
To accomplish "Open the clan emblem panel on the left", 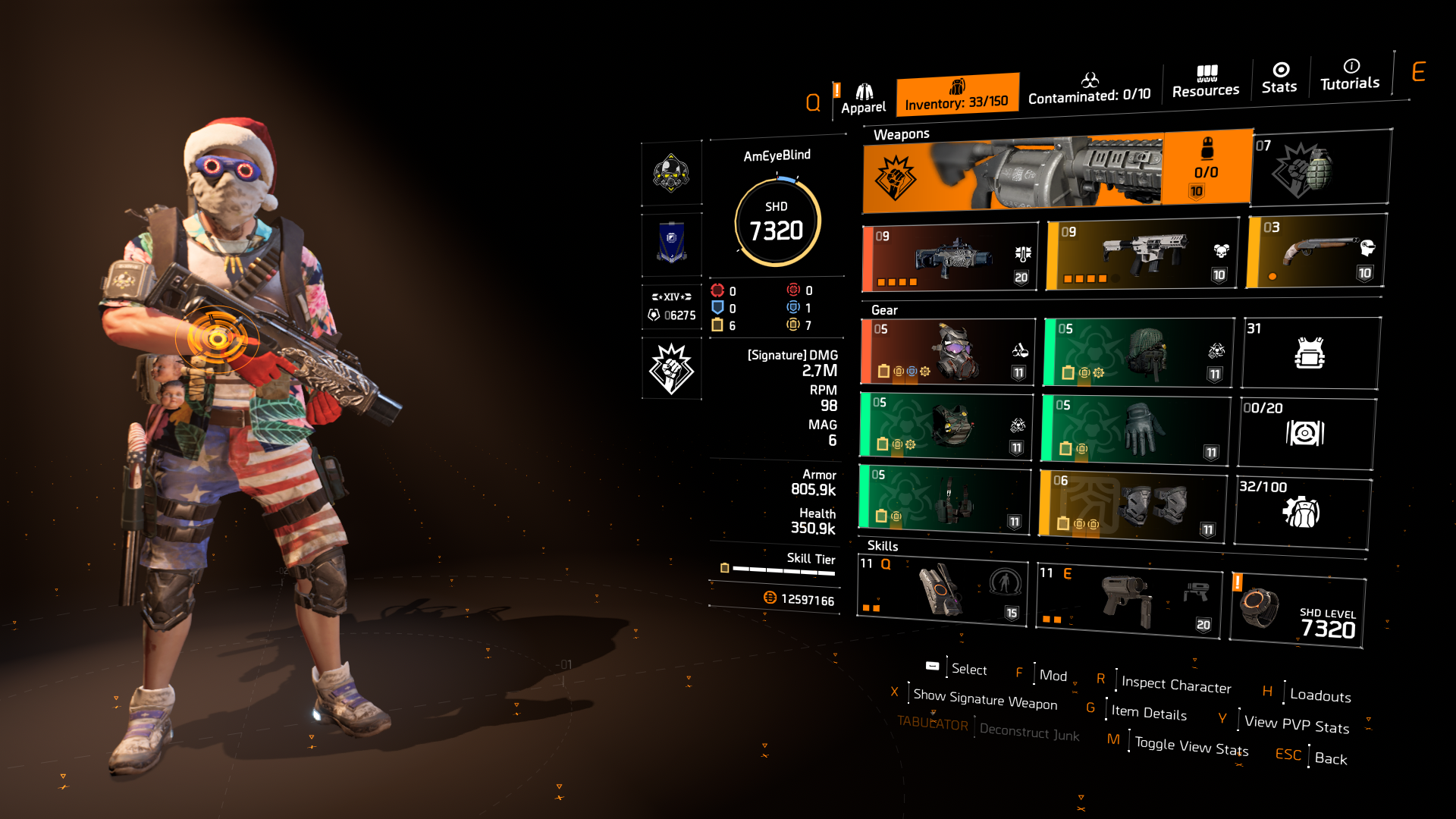I will [x=671, y=244].
